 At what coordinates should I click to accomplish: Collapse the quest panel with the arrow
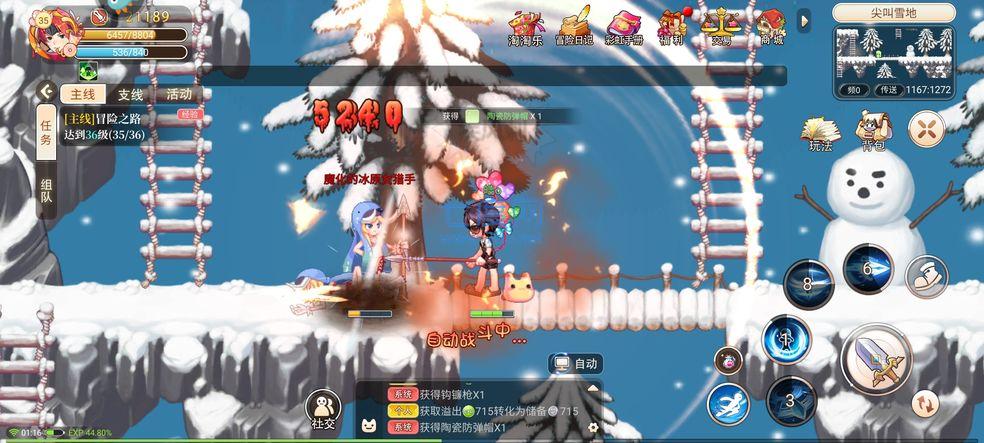(x=46, y=92)
